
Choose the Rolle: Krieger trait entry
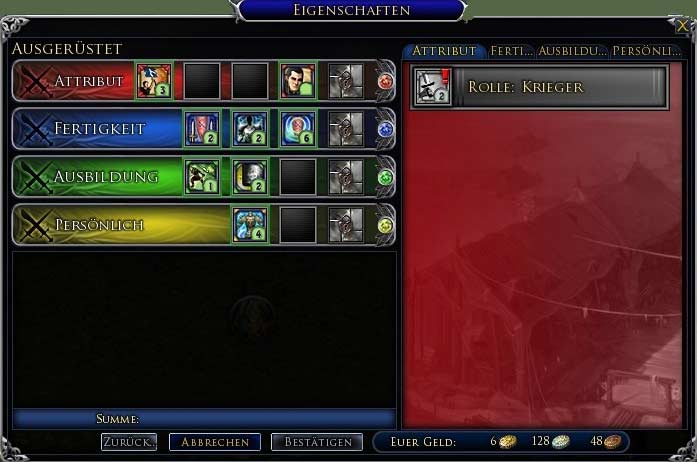540,87
